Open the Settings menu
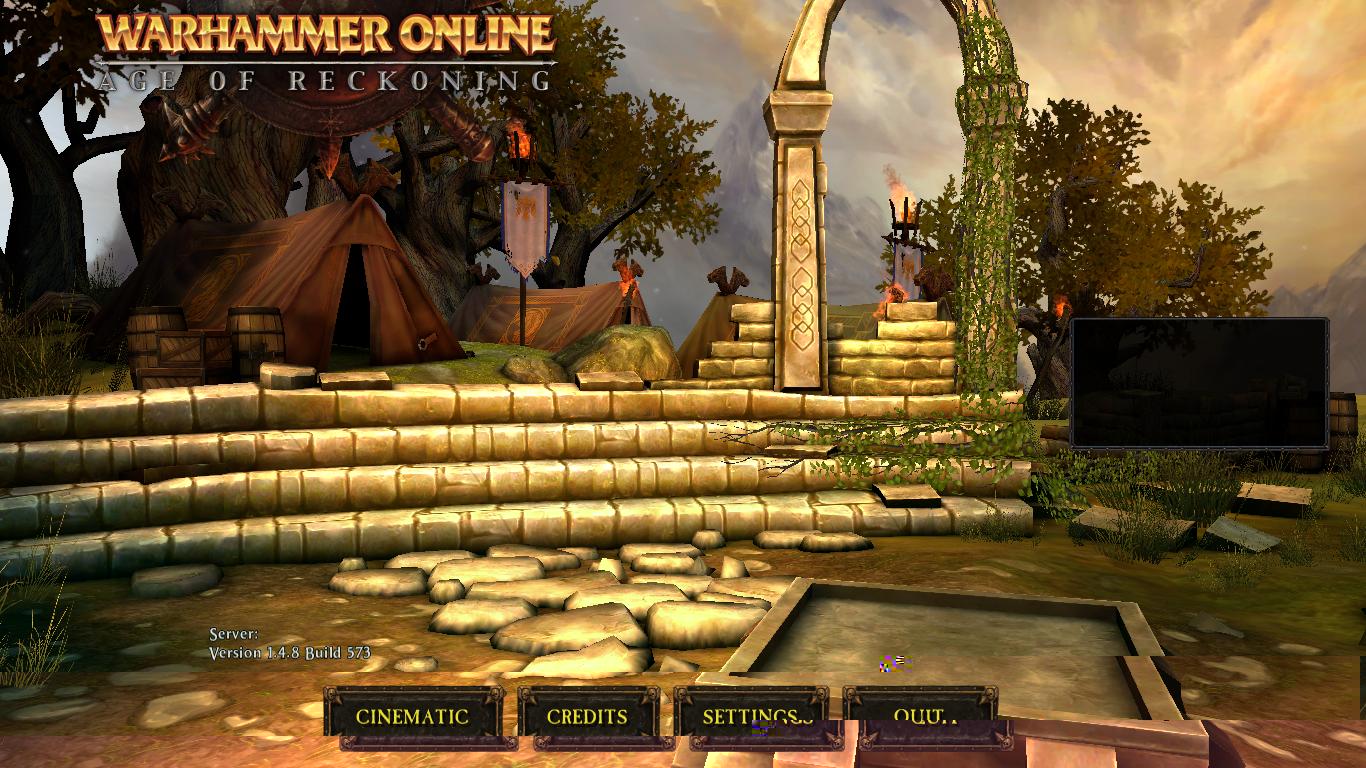 (x=751, y=714)
